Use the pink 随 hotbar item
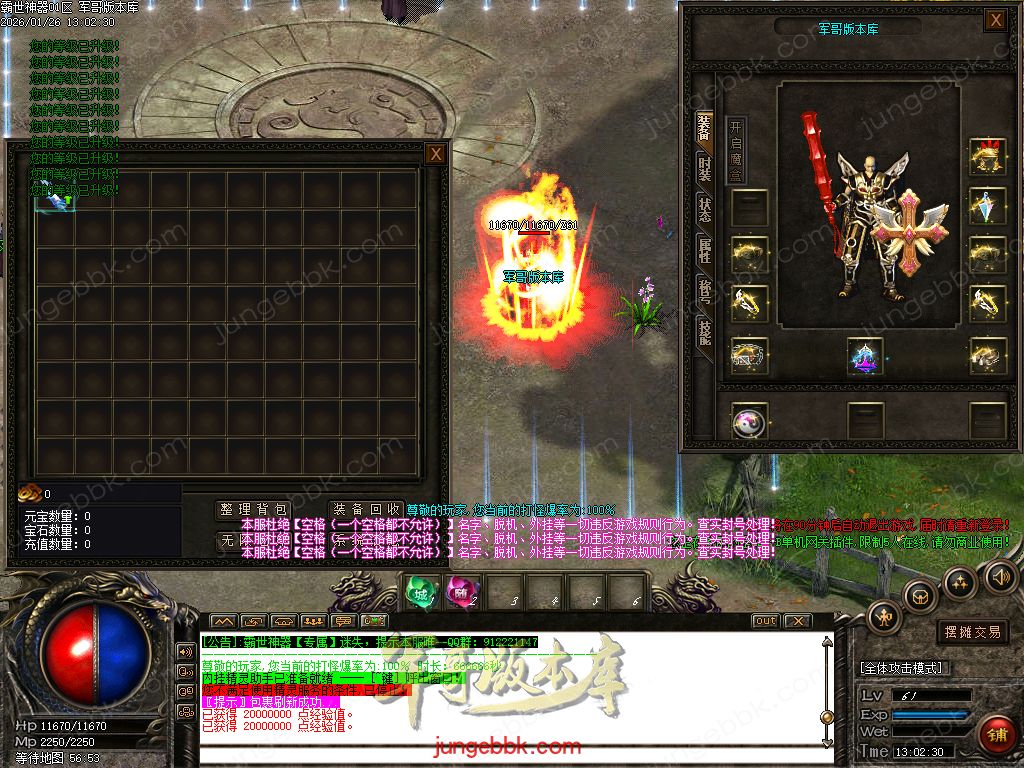The height and width of the screenshot is (768, 1024). point(460,594)
